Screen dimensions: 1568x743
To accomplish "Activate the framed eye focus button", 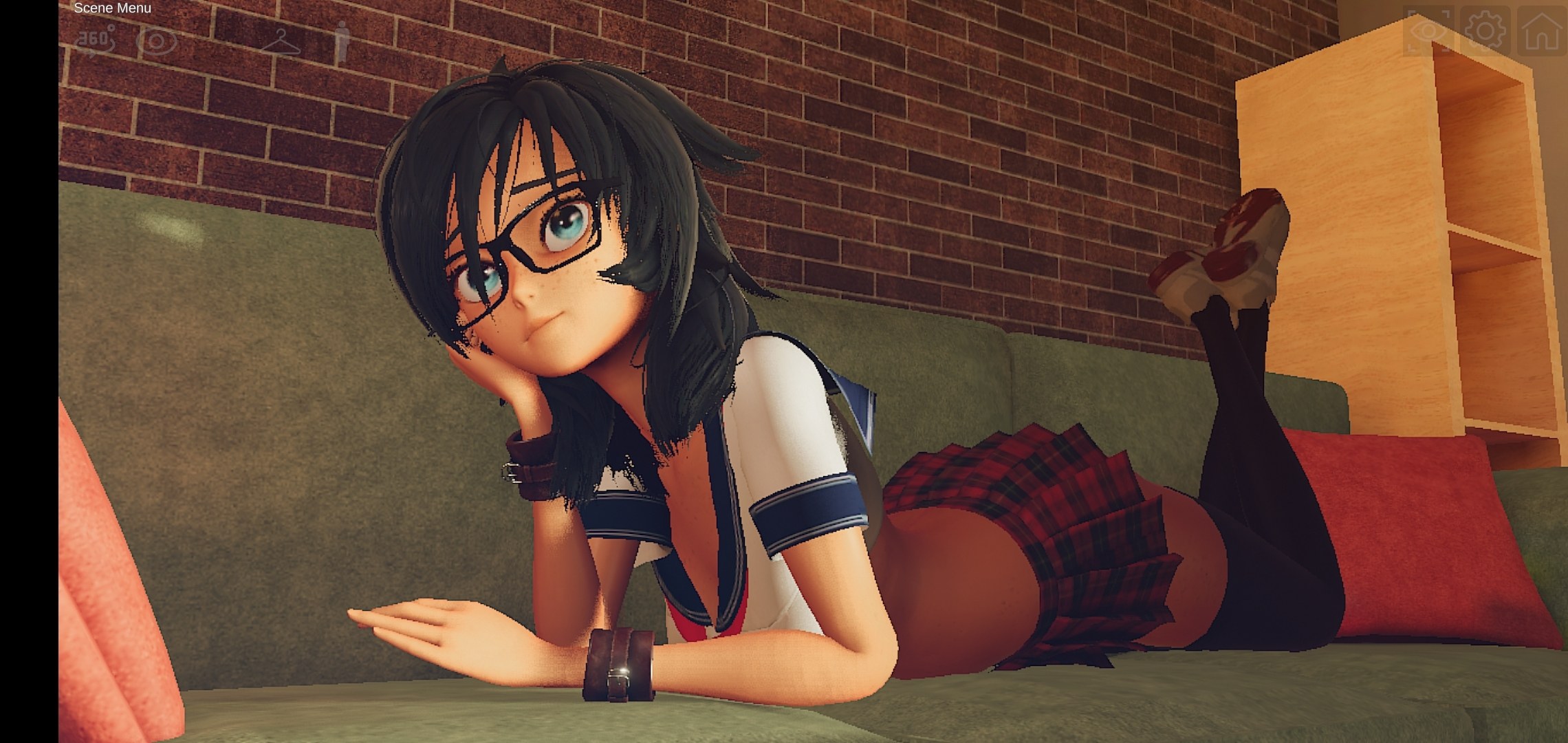I will click(1428, 31).
